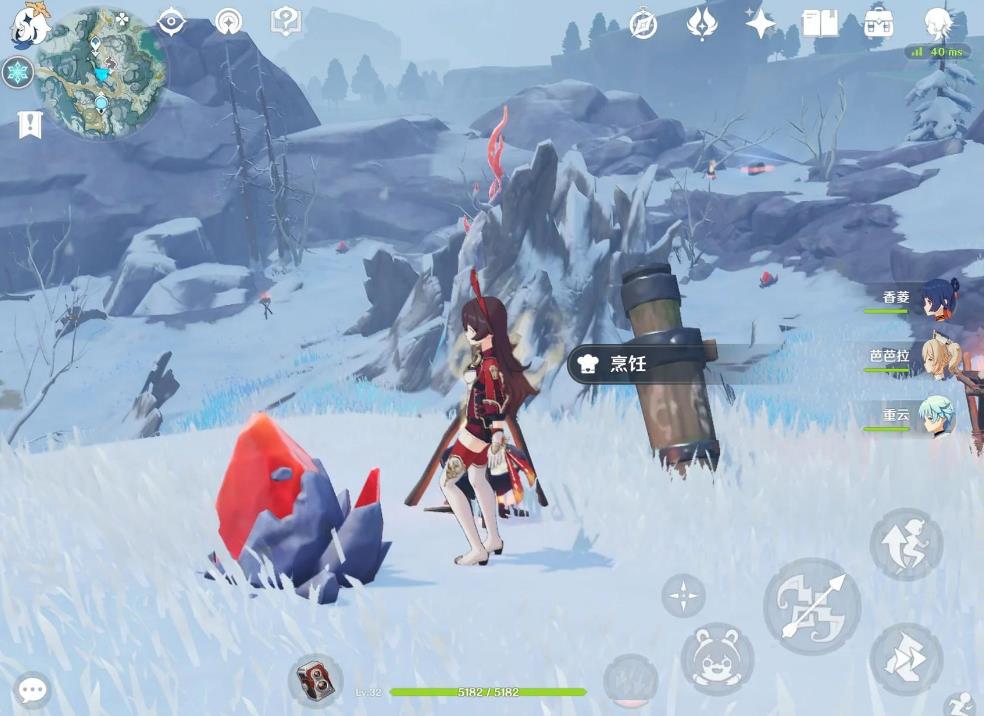
Task: Open the quest log exclamation bookmark
Action: point(29,125)
